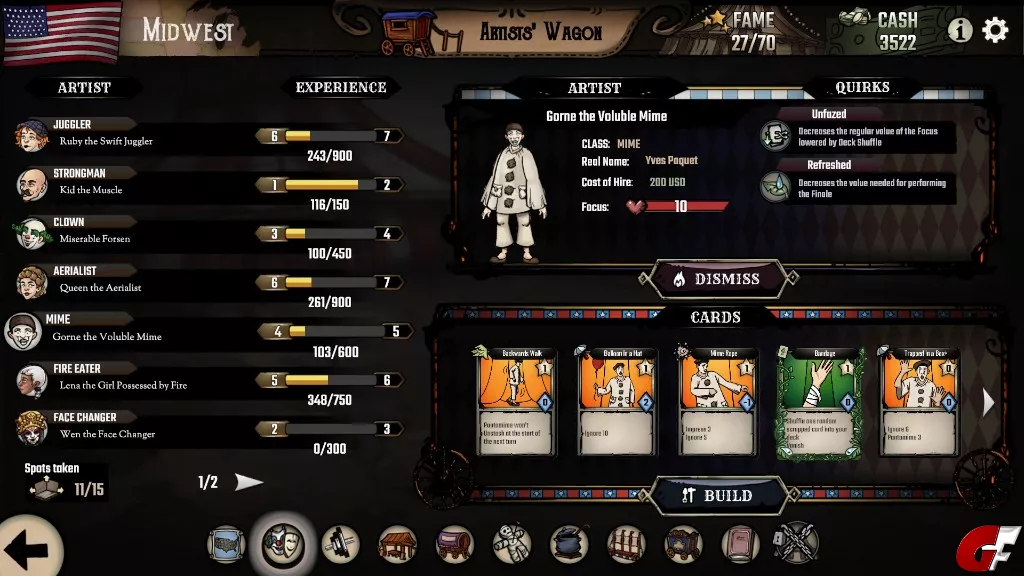Show more cards with right arrow
Image resolution: width=1024 pixels, height=576 pixels.
point(989,402)
